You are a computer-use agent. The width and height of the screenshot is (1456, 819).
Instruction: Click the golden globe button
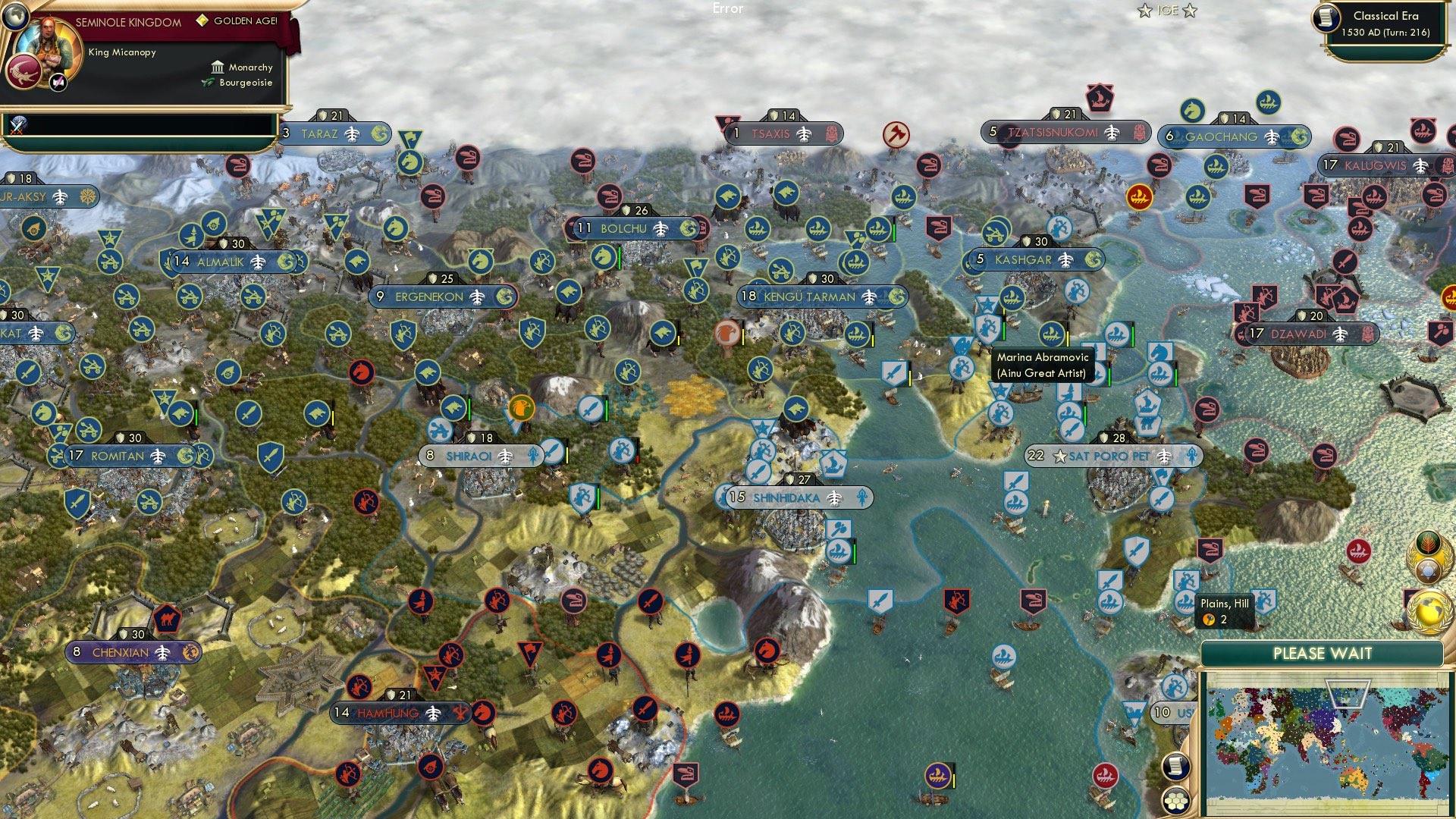1428,611
